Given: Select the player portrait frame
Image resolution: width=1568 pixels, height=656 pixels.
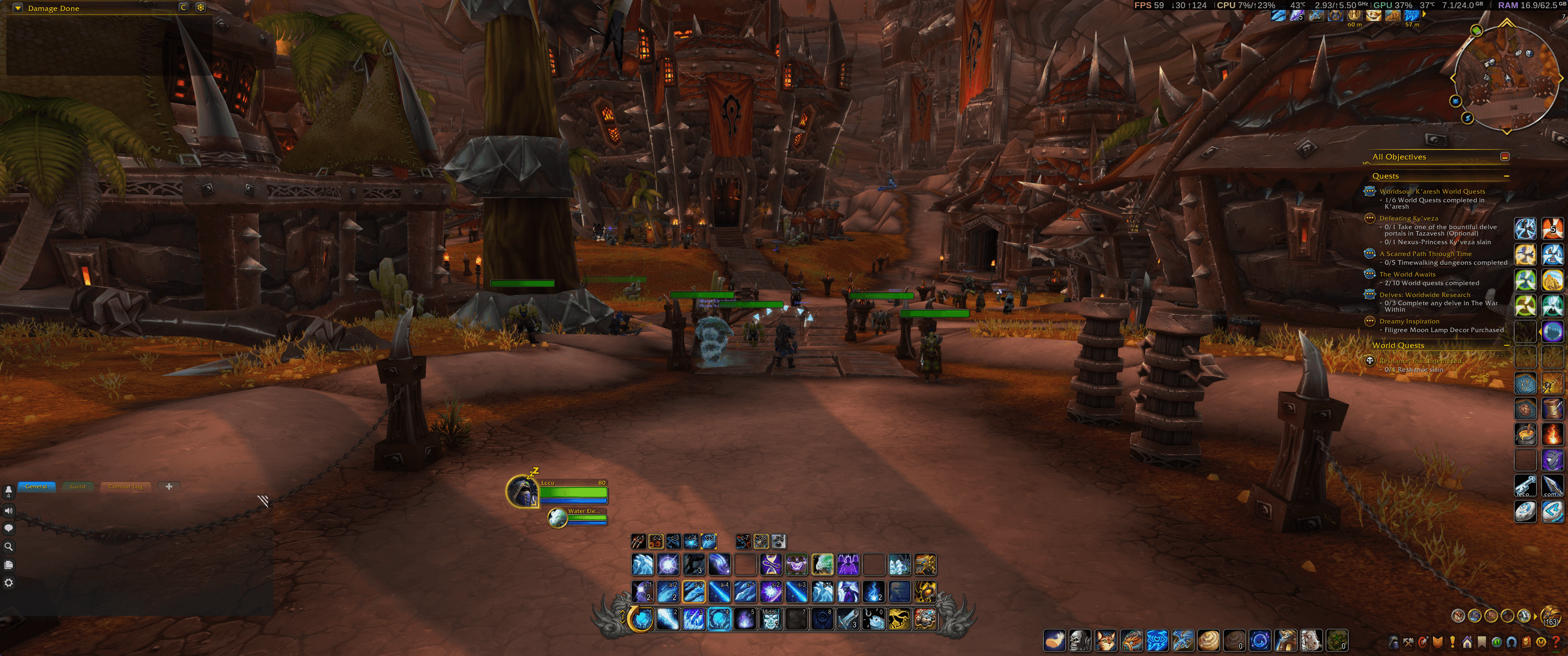Looking at the screenshot, I should 522,491.
